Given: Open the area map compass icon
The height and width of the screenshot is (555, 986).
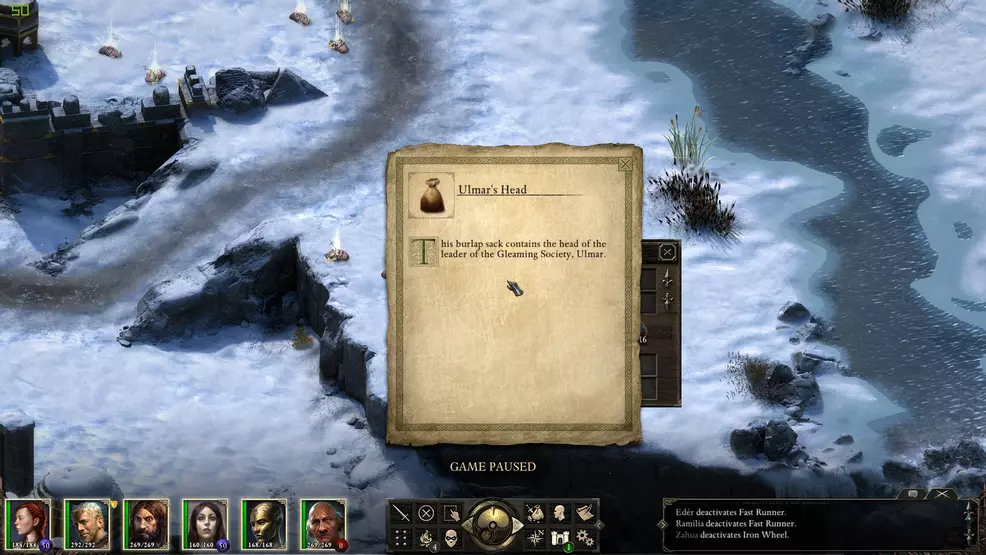Looking at the screenshot, I should tap(536, 539).
